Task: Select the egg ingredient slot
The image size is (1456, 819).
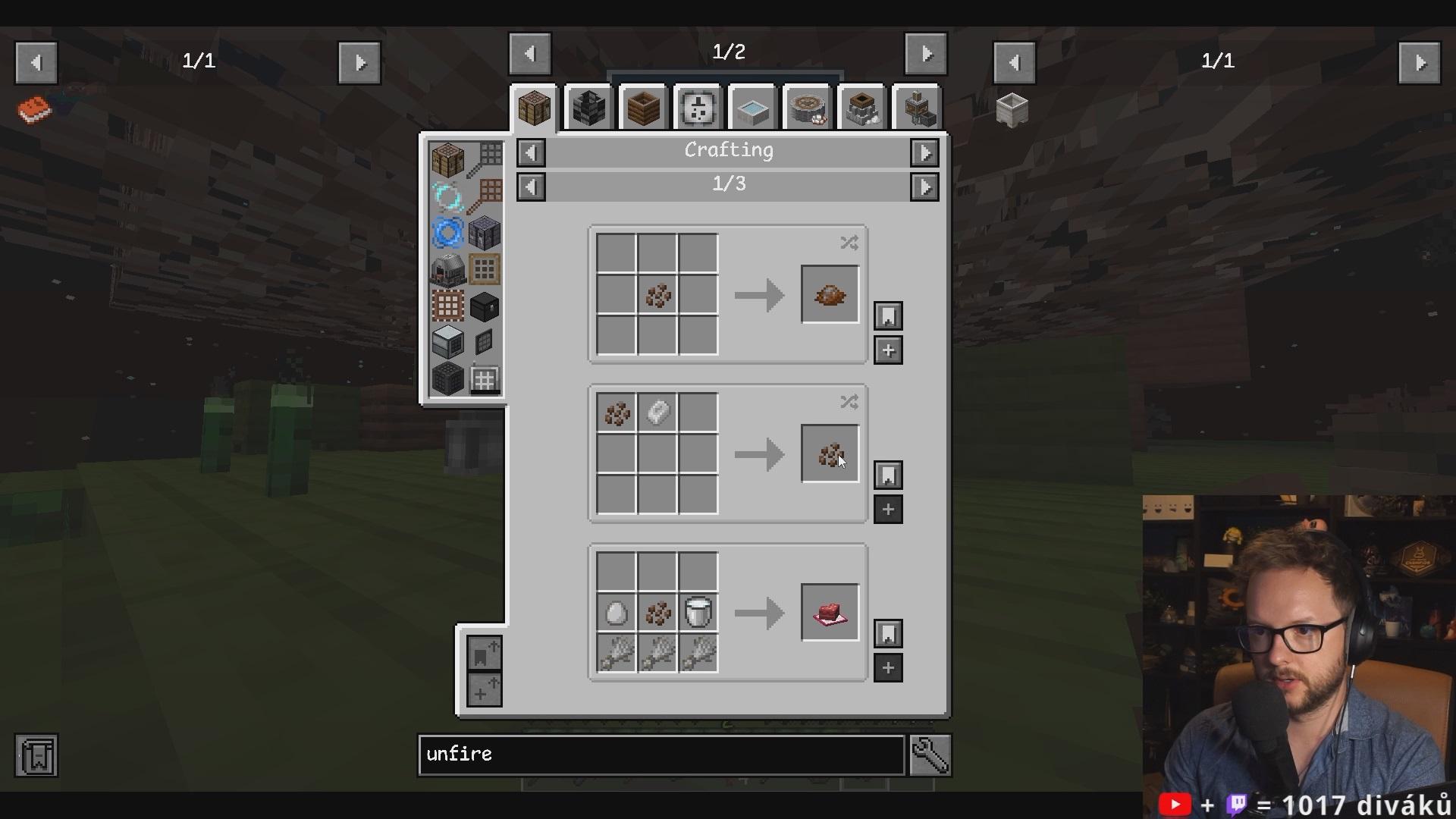Action: pos(616,613)
